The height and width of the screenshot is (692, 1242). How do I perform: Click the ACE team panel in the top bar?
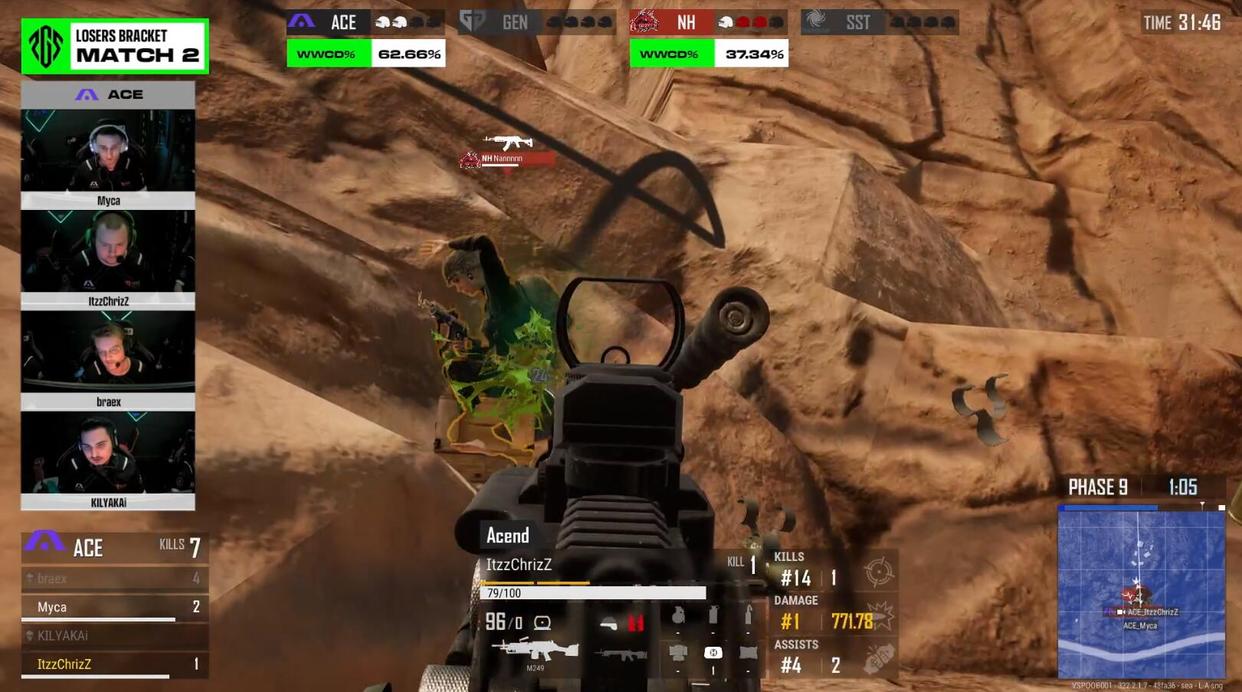(365, 22)
